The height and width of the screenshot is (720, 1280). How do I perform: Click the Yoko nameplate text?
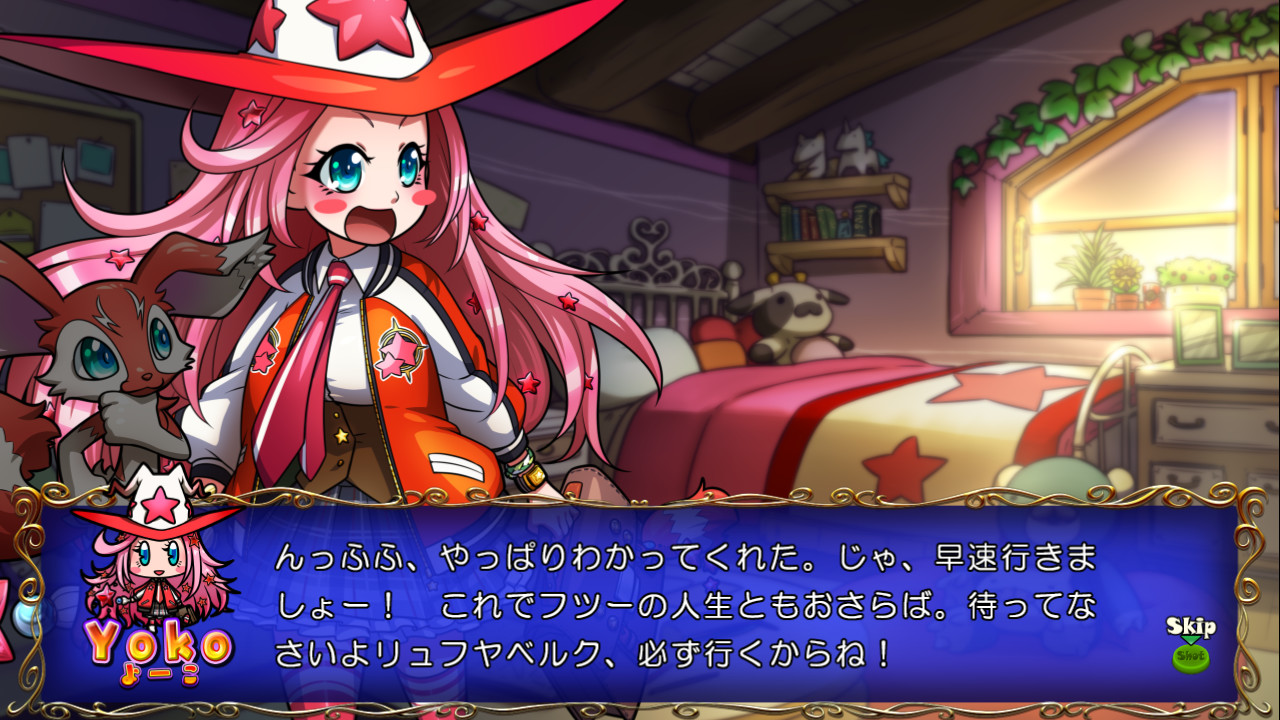(160, 640)
